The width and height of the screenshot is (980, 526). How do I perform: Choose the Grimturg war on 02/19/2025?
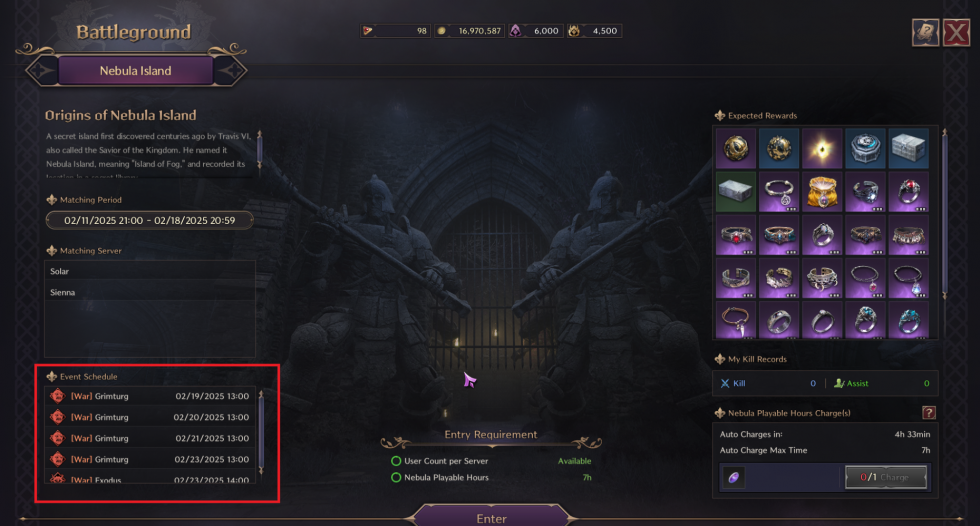click(x=150, y=397)
